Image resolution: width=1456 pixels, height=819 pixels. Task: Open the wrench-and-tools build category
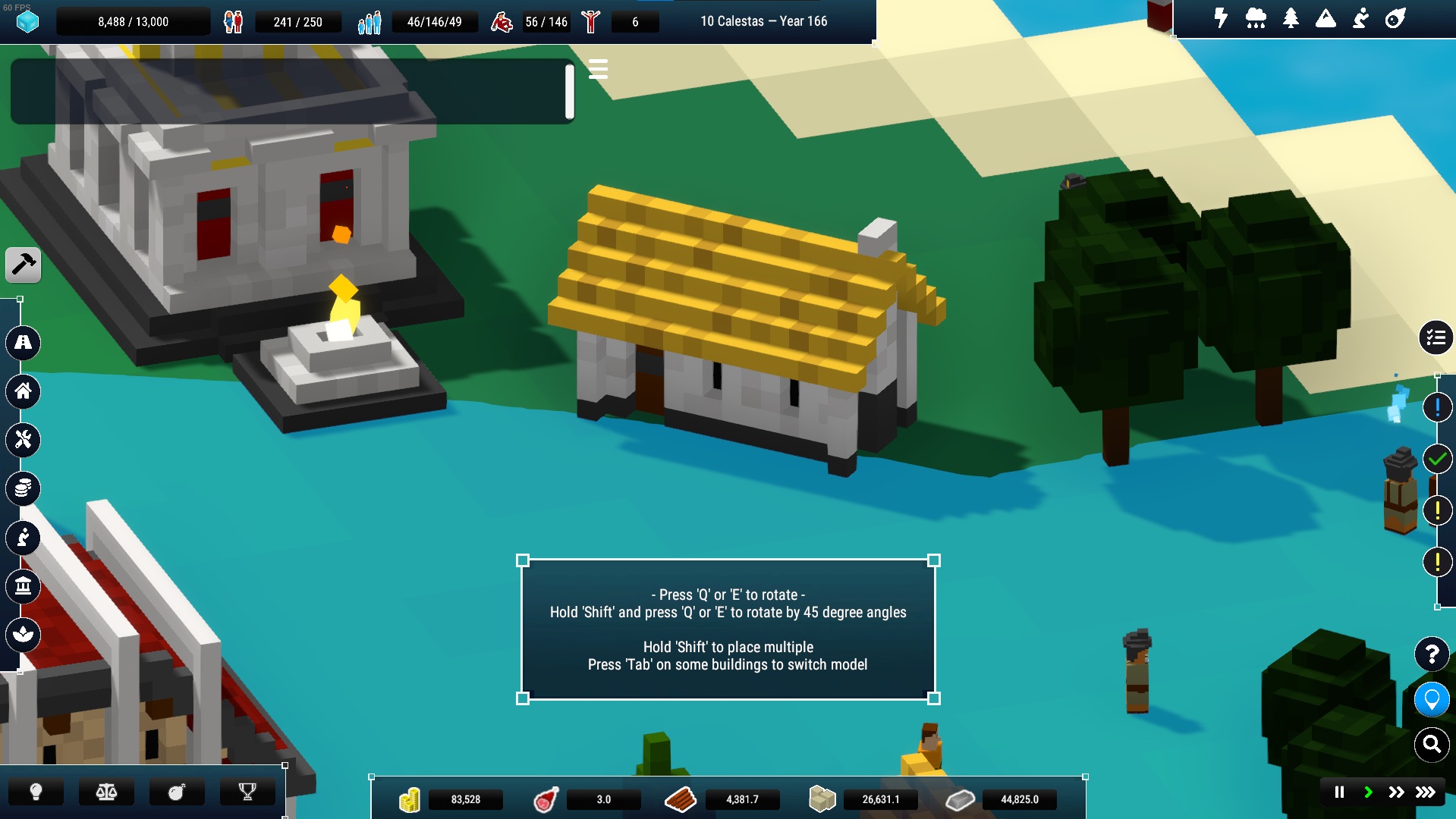(24, 440)
